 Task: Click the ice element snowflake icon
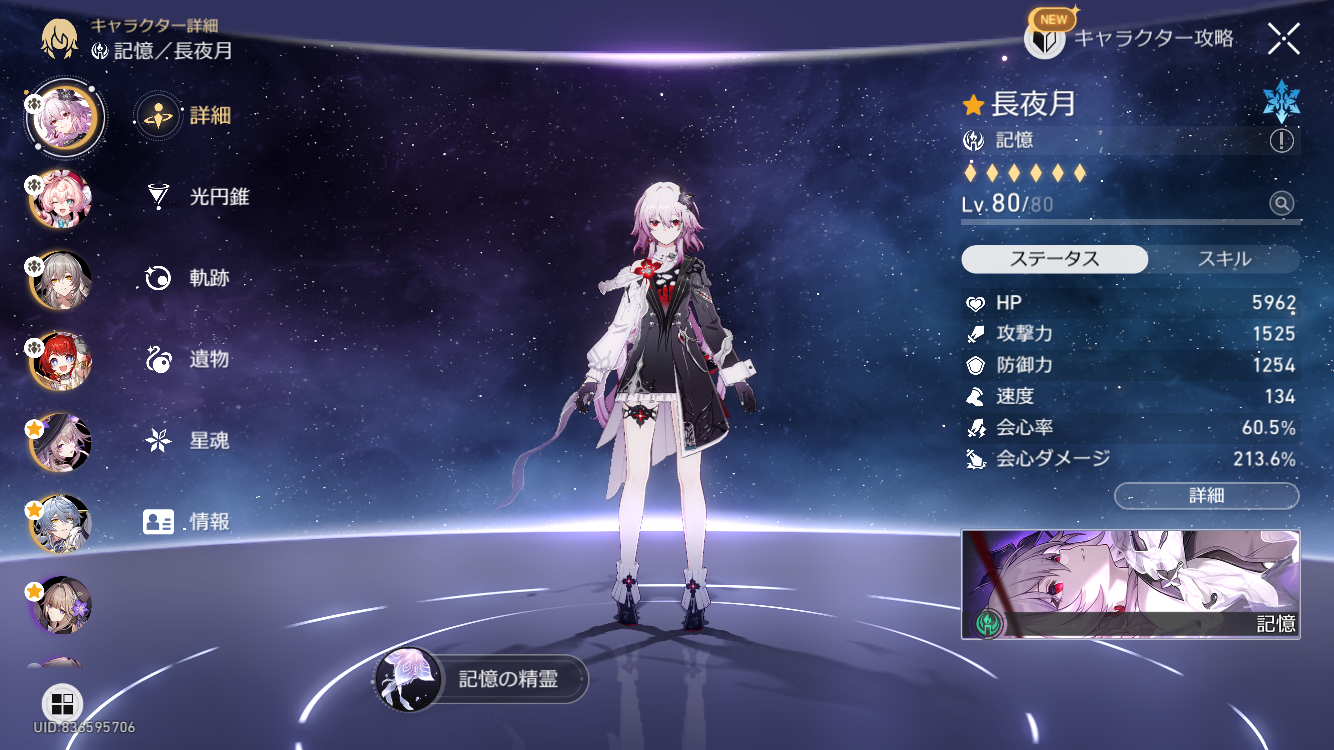tap(1280, 102)
